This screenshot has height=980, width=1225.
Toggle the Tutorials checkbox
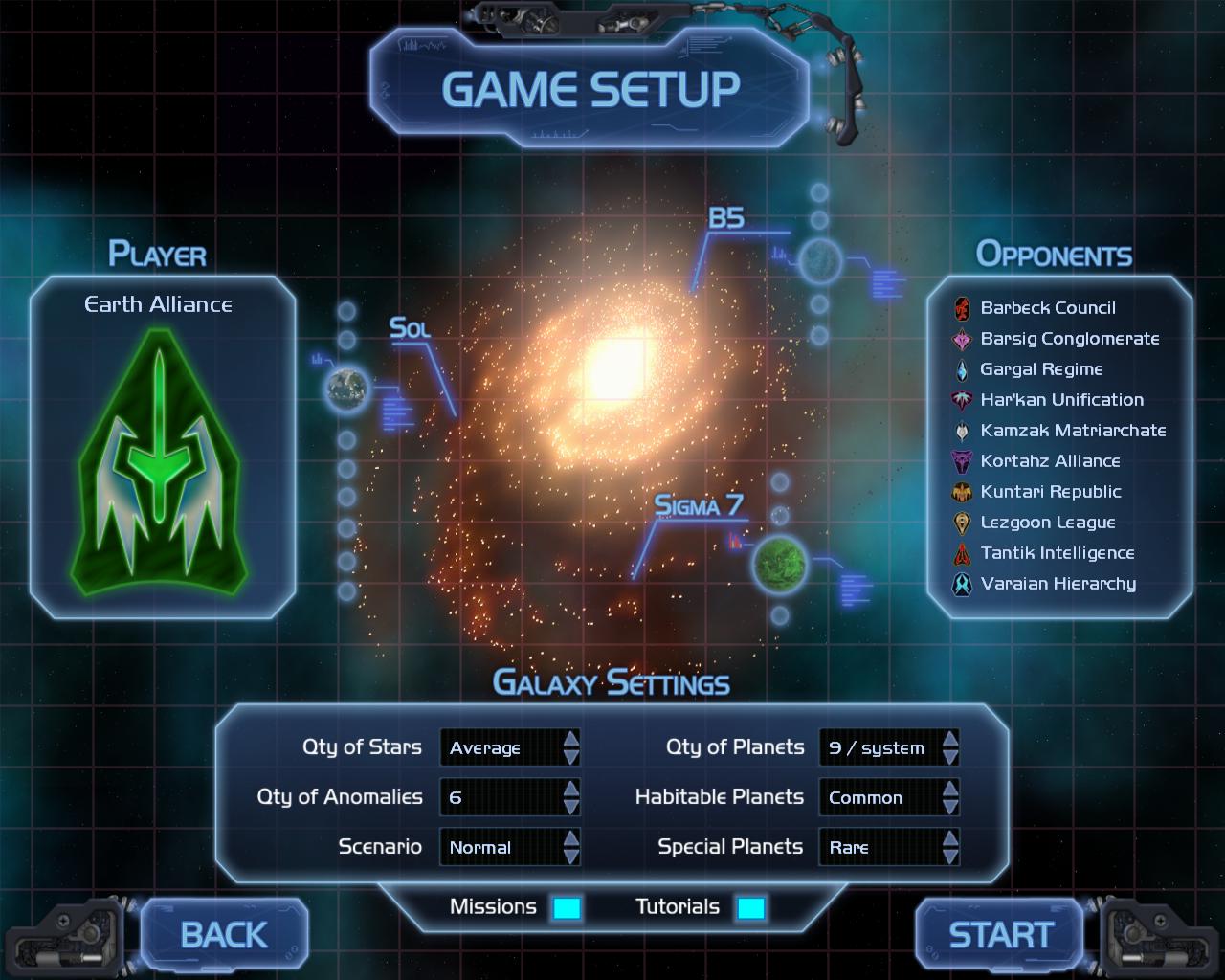[x=751, y=907]
